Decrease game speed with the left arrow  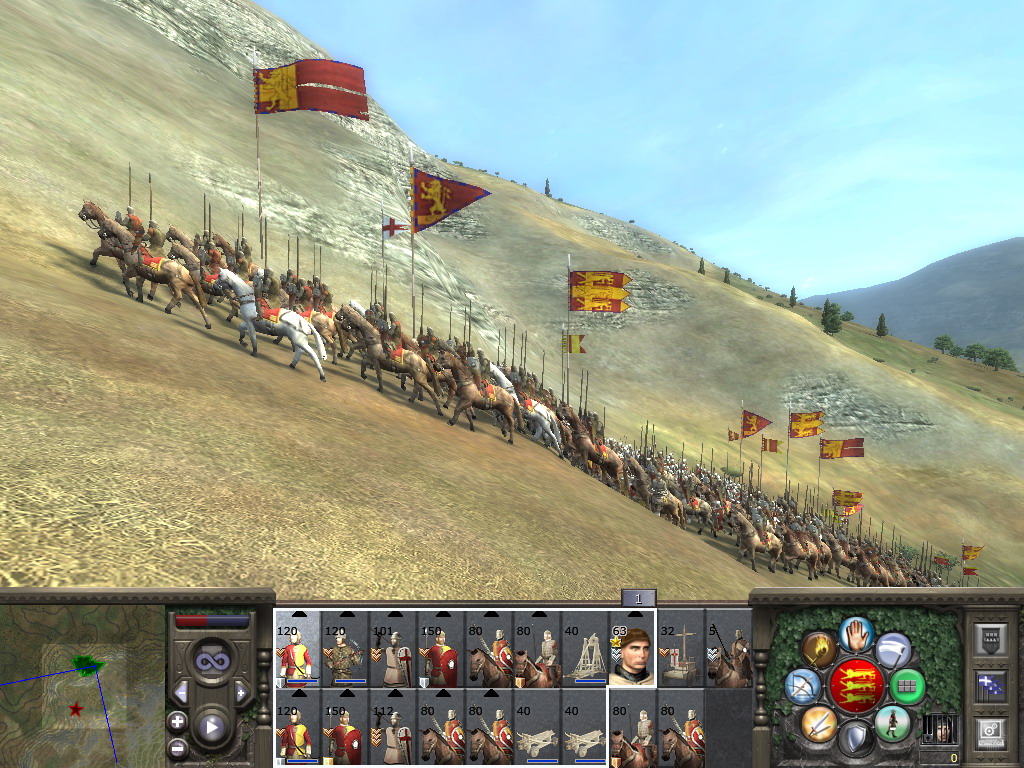[x=181, y=692]
